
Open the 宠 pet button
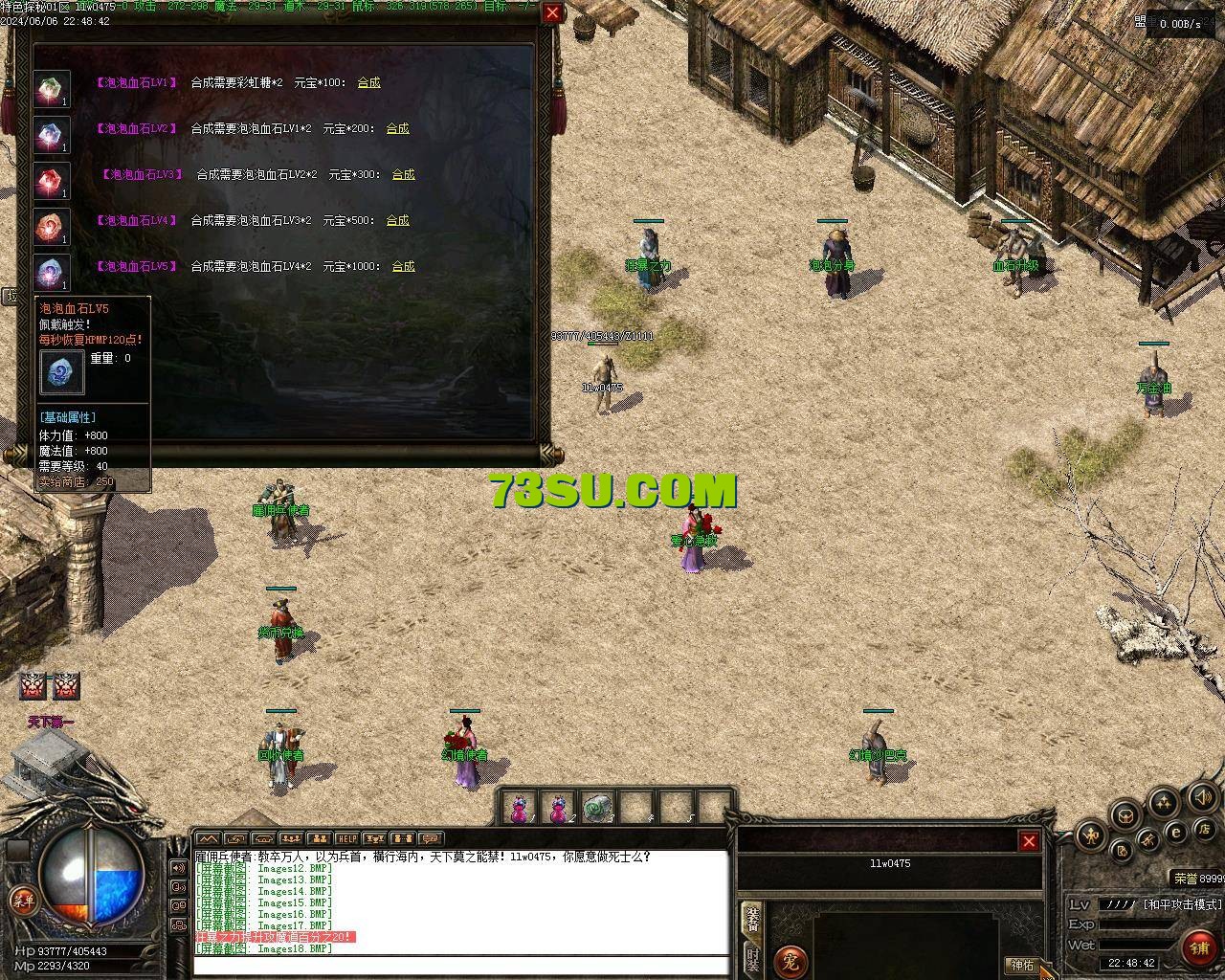point(791,960)
